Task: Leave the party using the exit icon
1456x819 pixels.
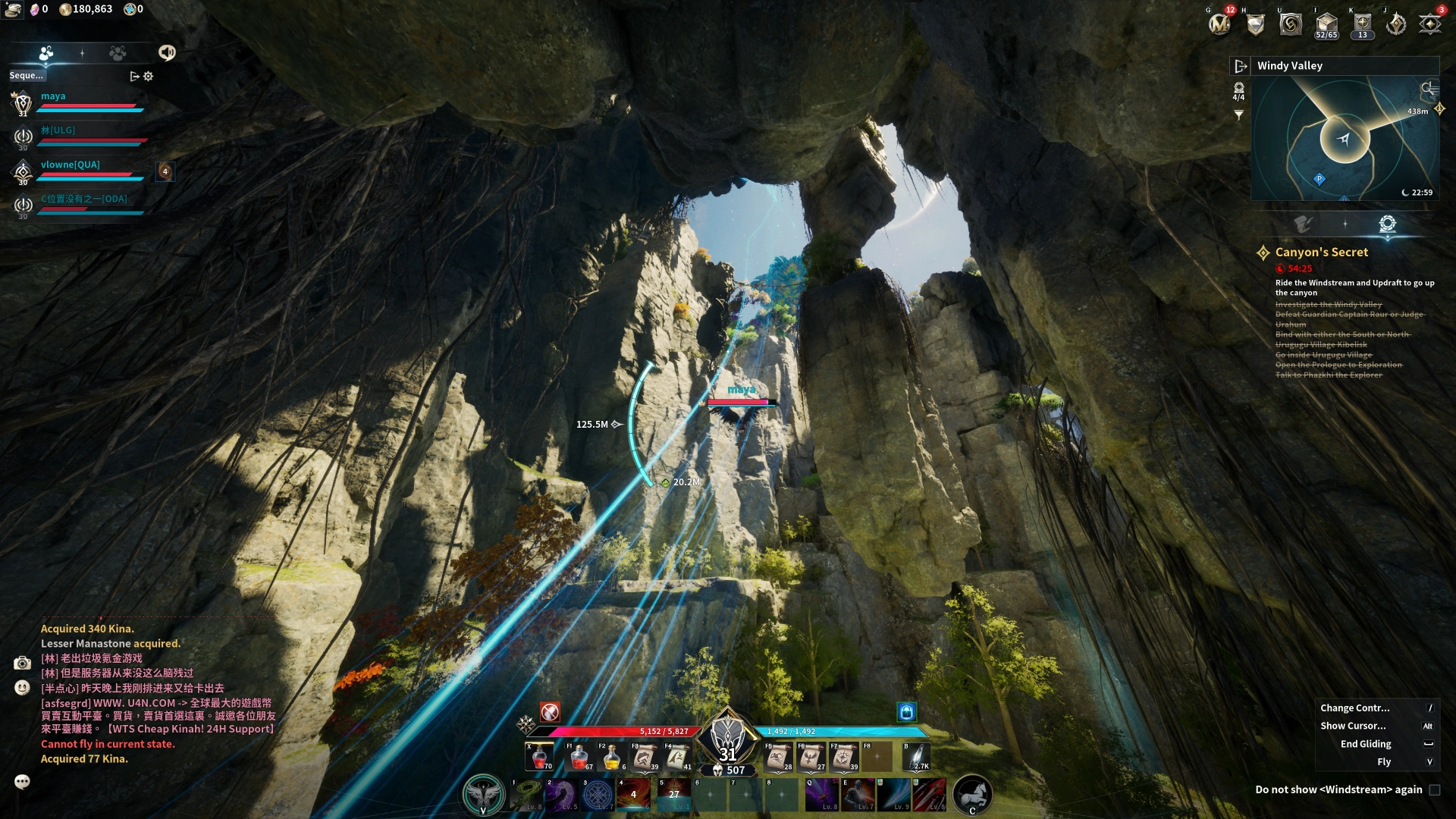Action: [134, 76]
